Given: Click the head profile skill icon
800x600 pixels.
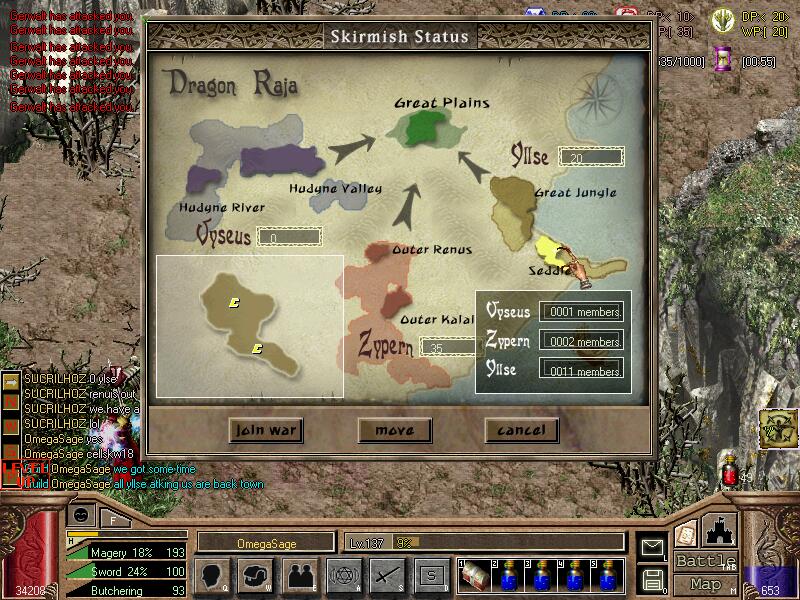Looking at the screenshot, I should tap(214, 575).
